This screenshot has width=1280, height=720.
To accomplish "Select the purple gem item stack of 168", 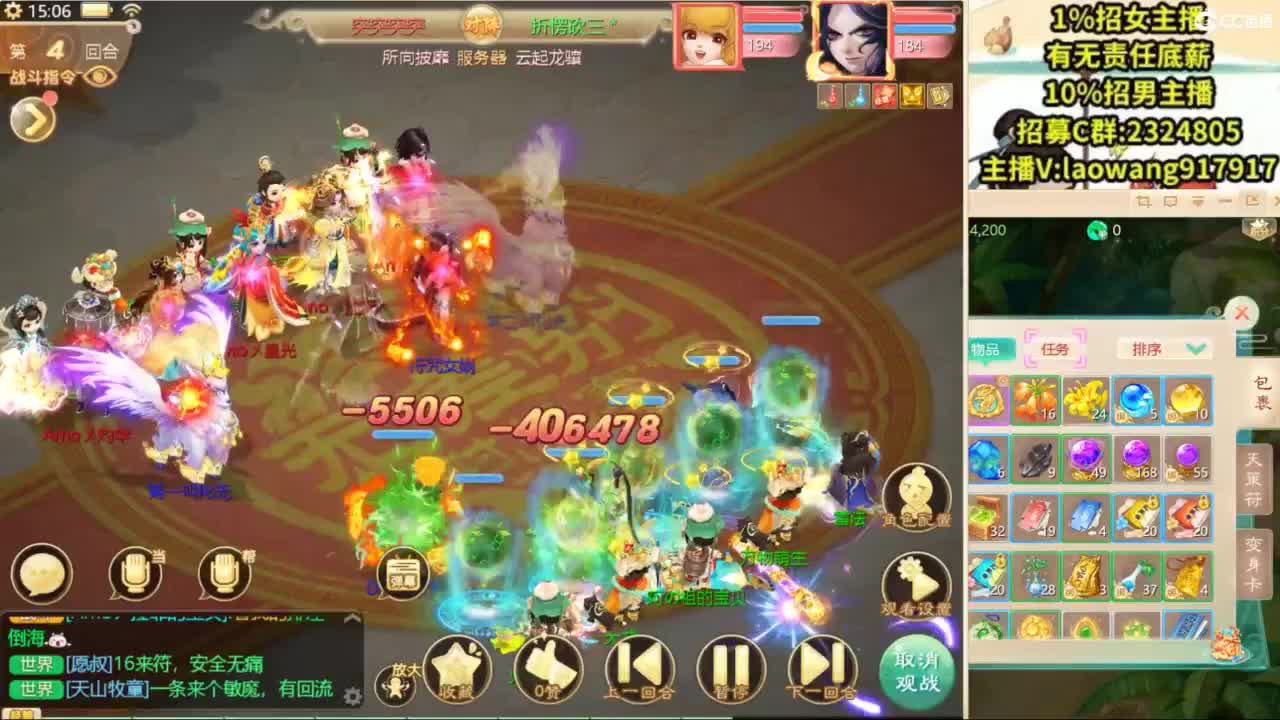I will pos(1135,460).
